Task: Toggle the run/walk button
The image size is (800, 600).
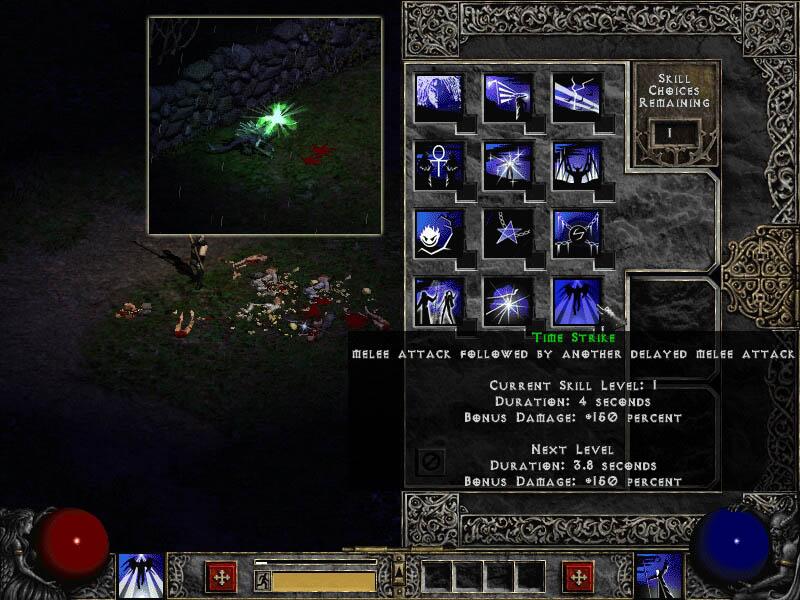Action: [262, 580]
